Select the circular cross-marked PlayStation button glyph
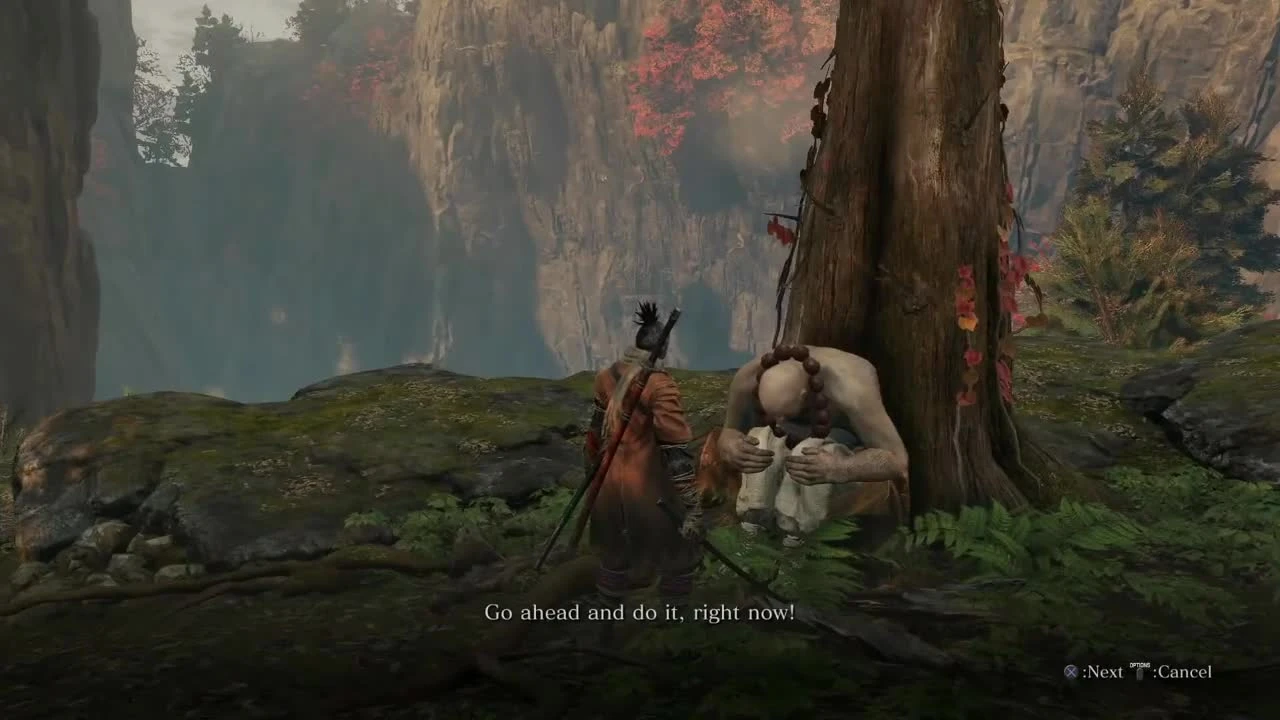 (1071, 672)
